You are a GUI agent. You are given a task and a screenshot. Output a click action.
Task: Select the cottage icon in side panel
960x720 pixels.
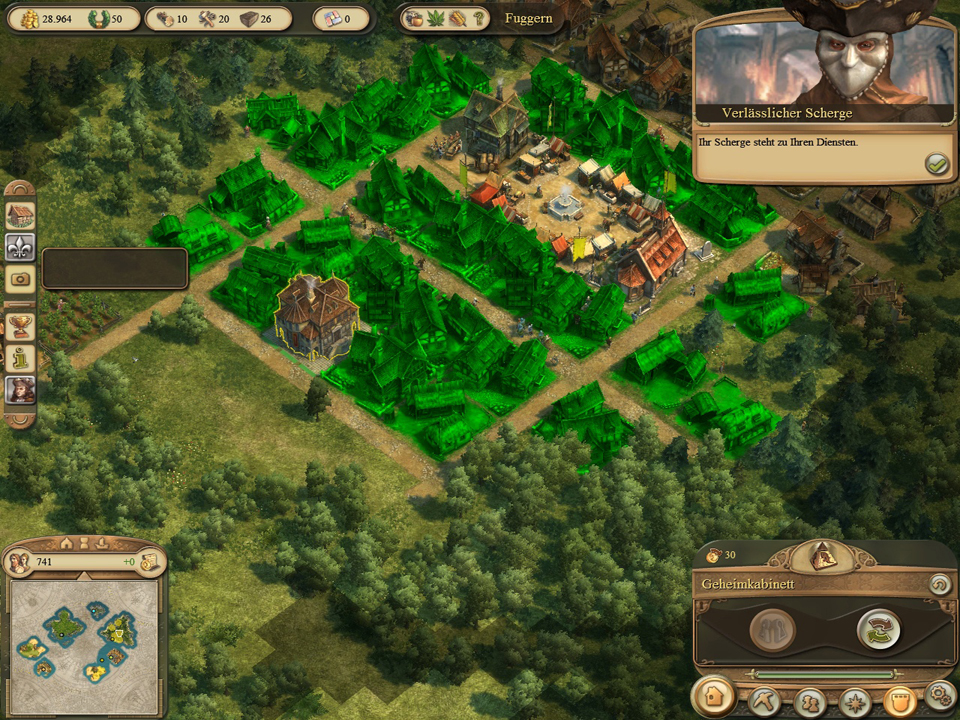[x=21, y=214]
